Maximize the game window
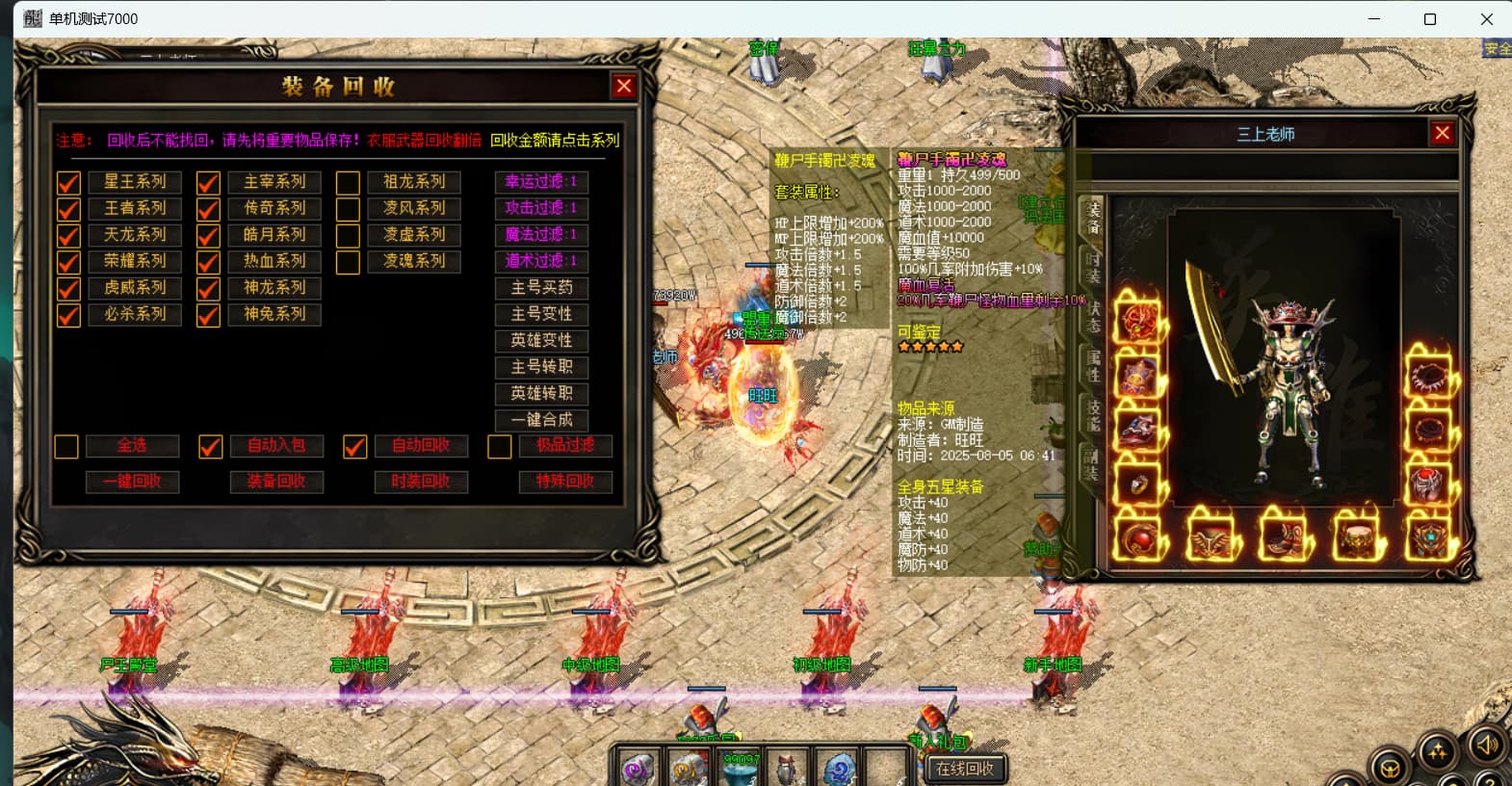 coord(1430,19)
